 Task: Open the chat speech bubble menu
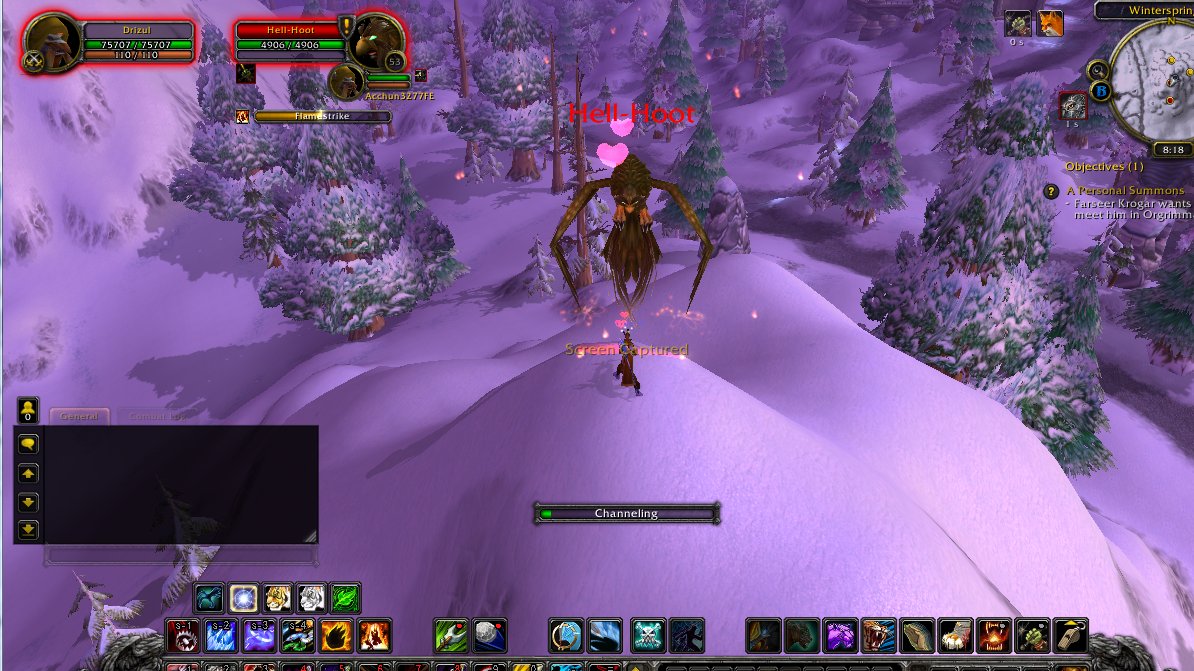tap(28, 443)
